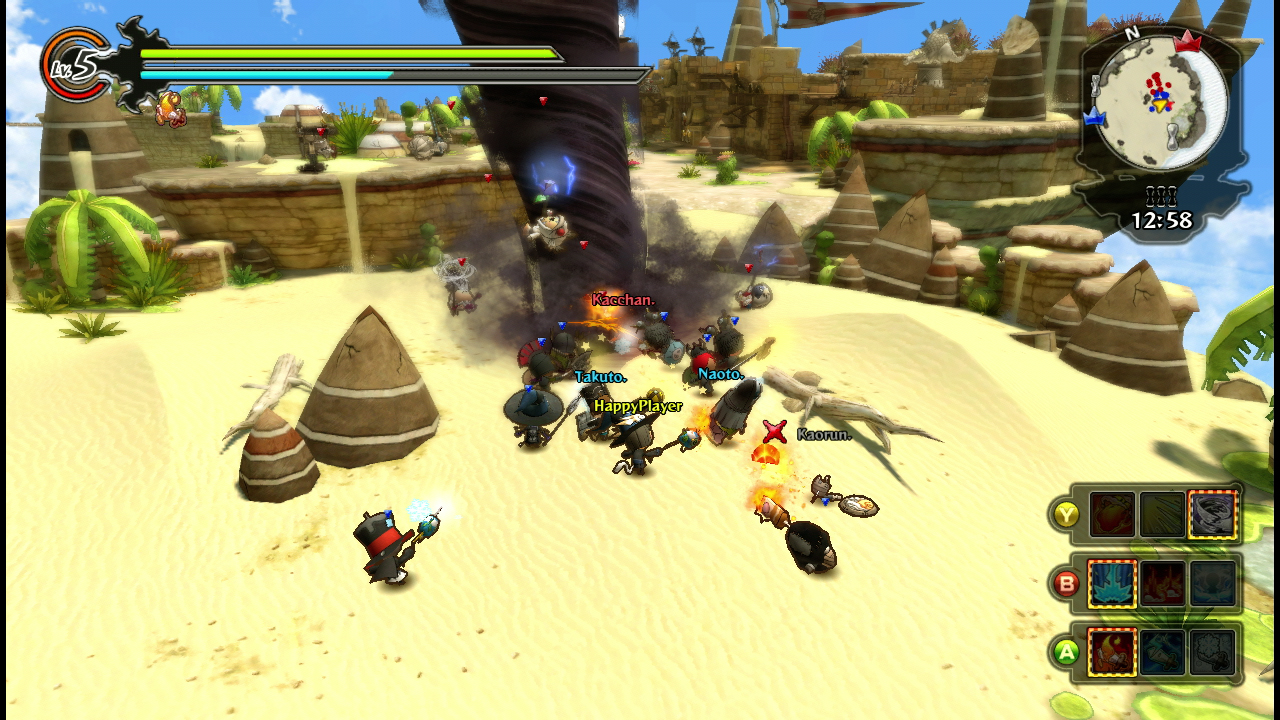Click the red crown marker on minimap

click(1189, 41)
